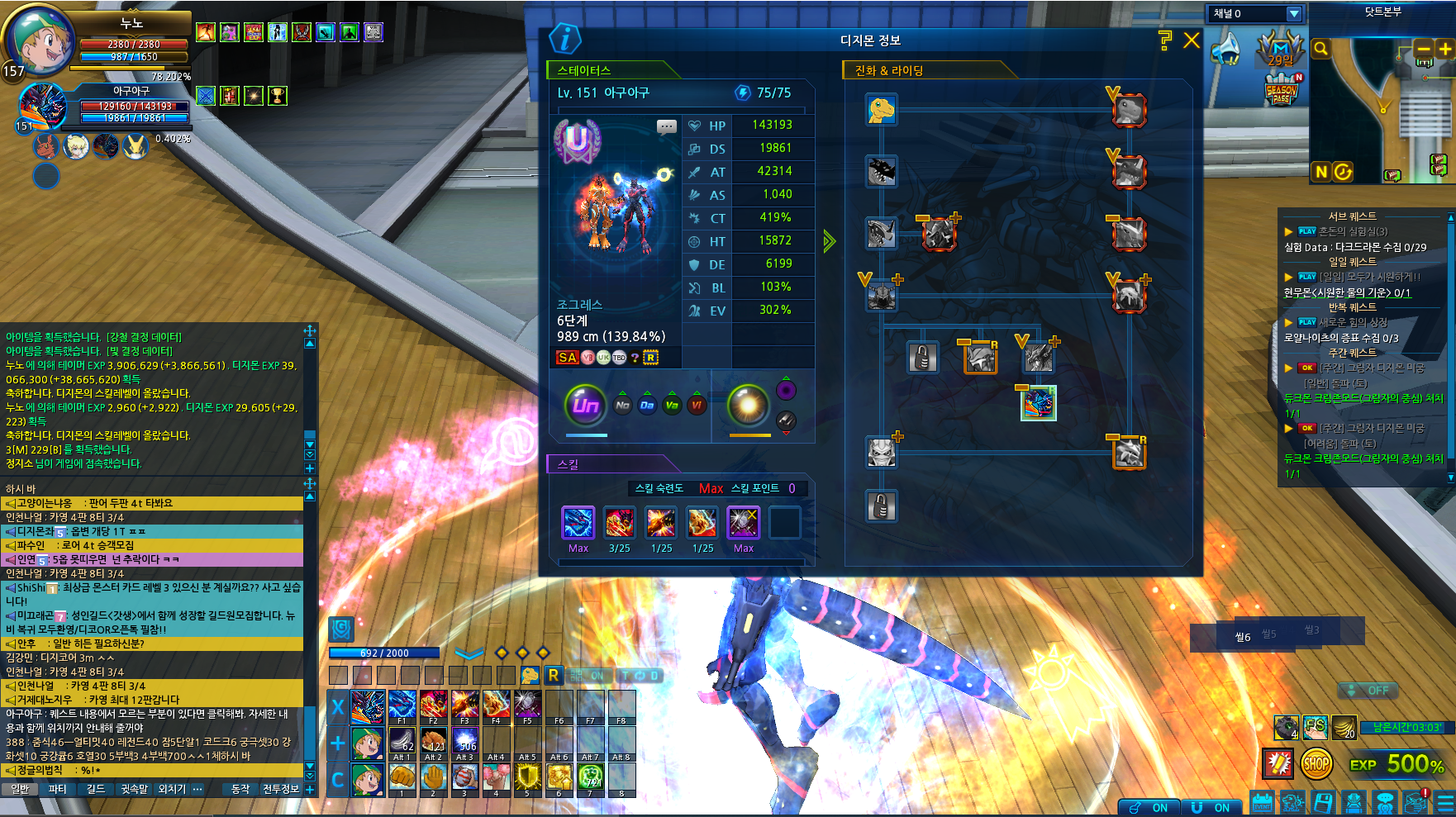Switch chat to the 길드 tab
Image resolution: width=1456 pixels, height=817 pixels.
pyautogui.click(x=96, y=789)
